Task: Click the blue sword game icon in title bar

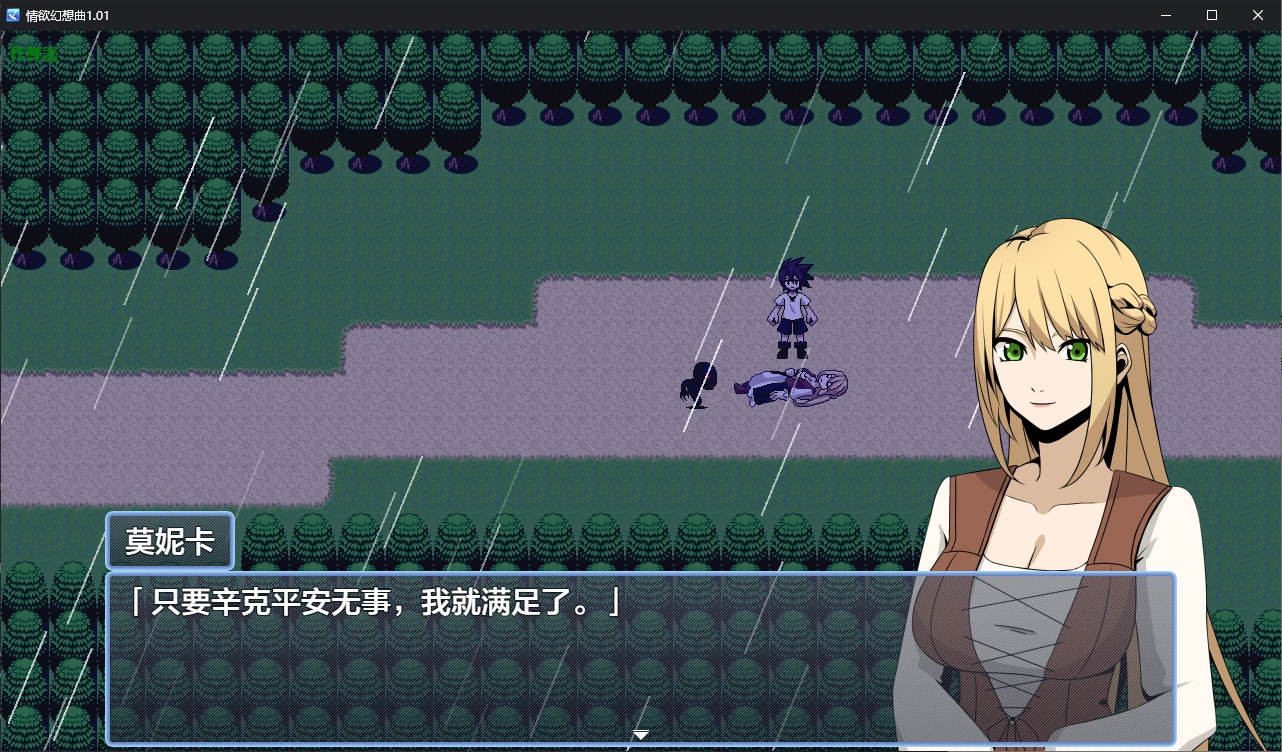Action: click(14, 15)
